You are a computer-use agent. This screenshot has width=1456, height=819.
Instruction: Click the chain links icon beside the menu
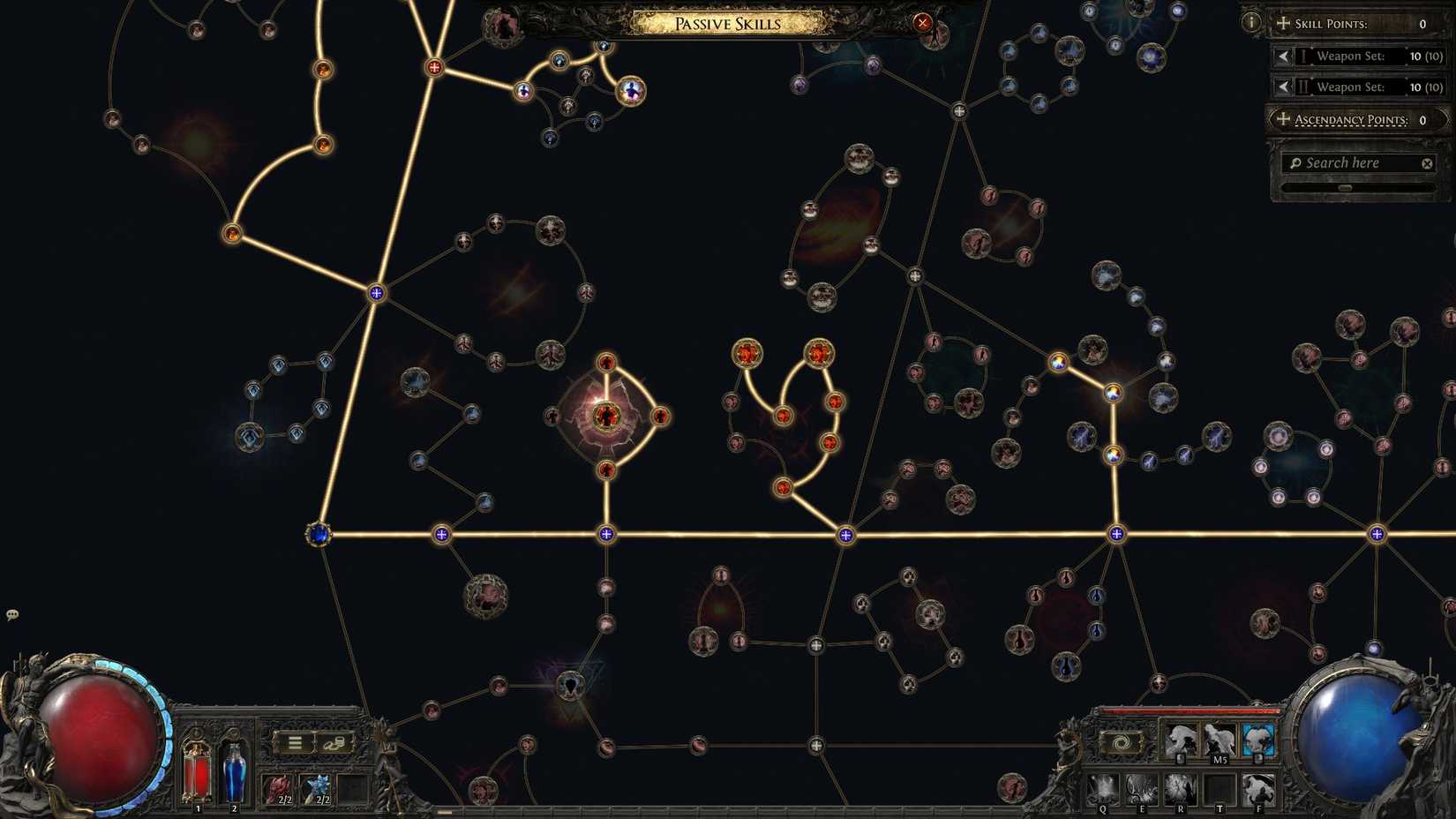(333, 742)
